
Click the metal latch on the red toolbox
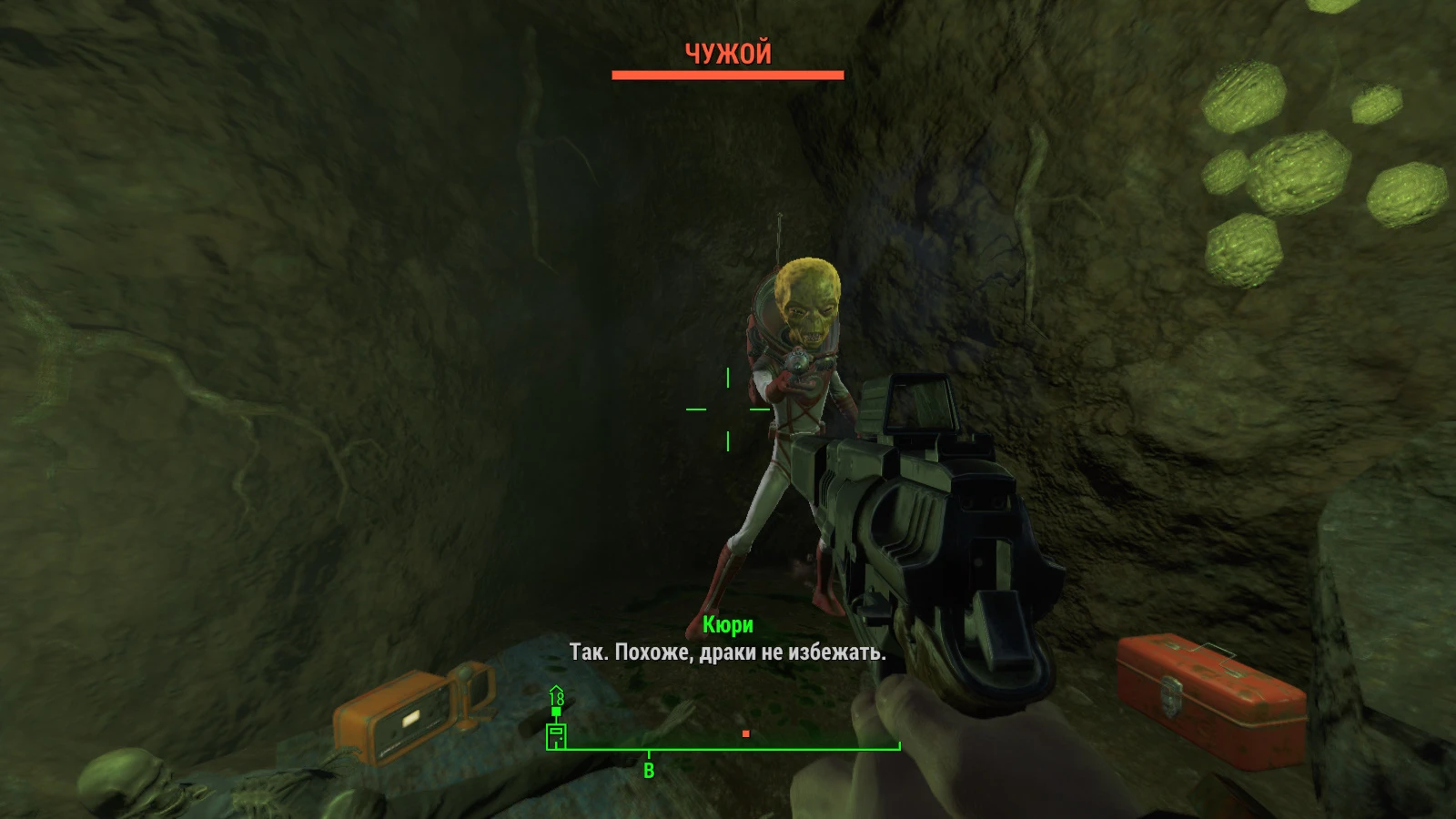coord(1174,692)
